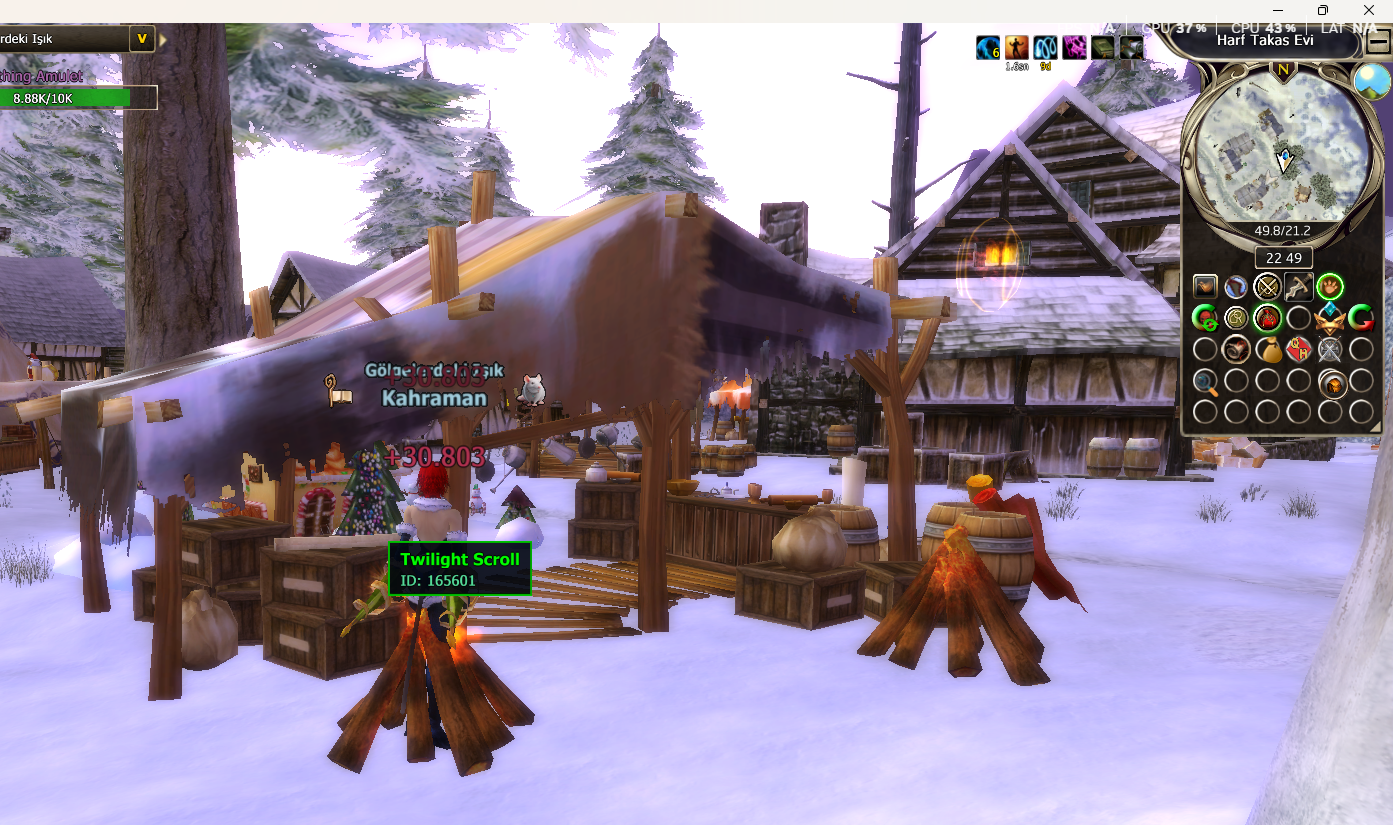Open the crossed swords round button
The image size is (1393, 825).
click(1267, 287)
